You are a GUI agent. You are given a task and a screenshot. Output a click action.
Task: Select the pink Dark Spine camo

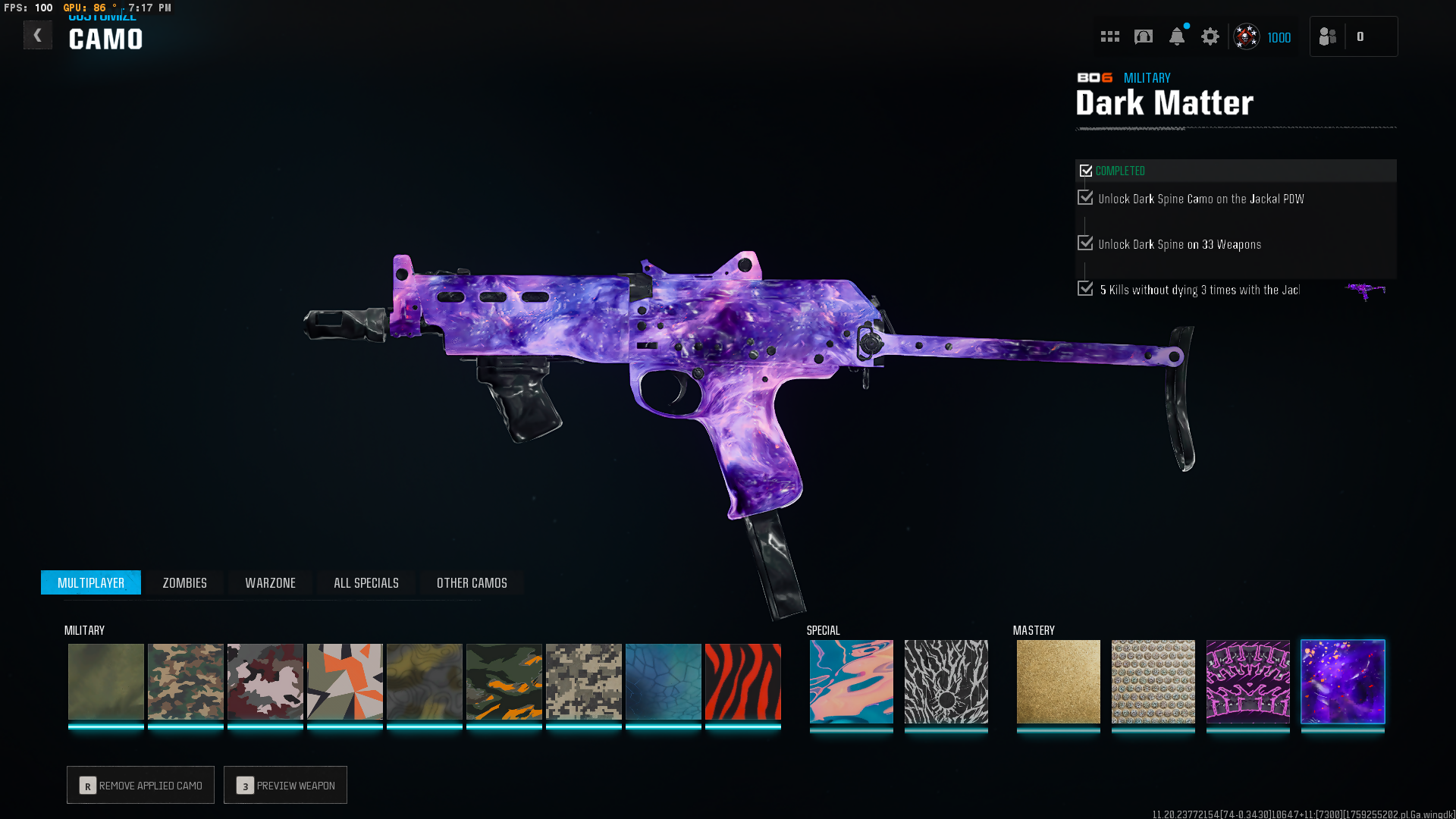(1247, 681)
